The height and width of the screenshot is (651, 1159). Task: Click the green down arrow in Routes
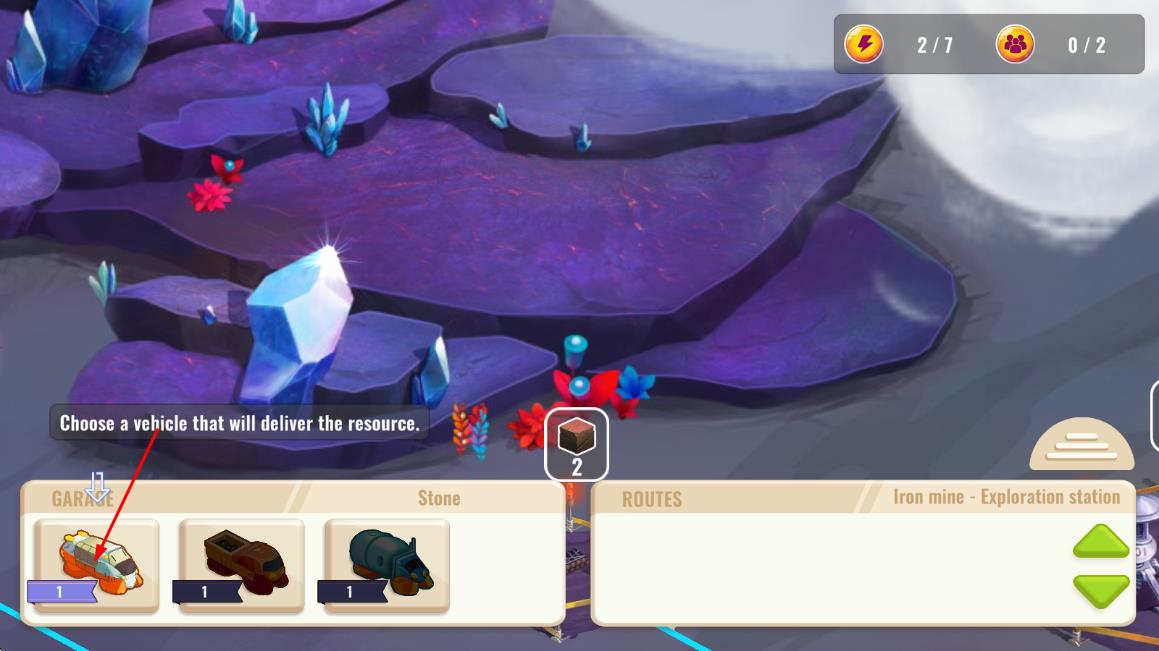pos(1100,590)
